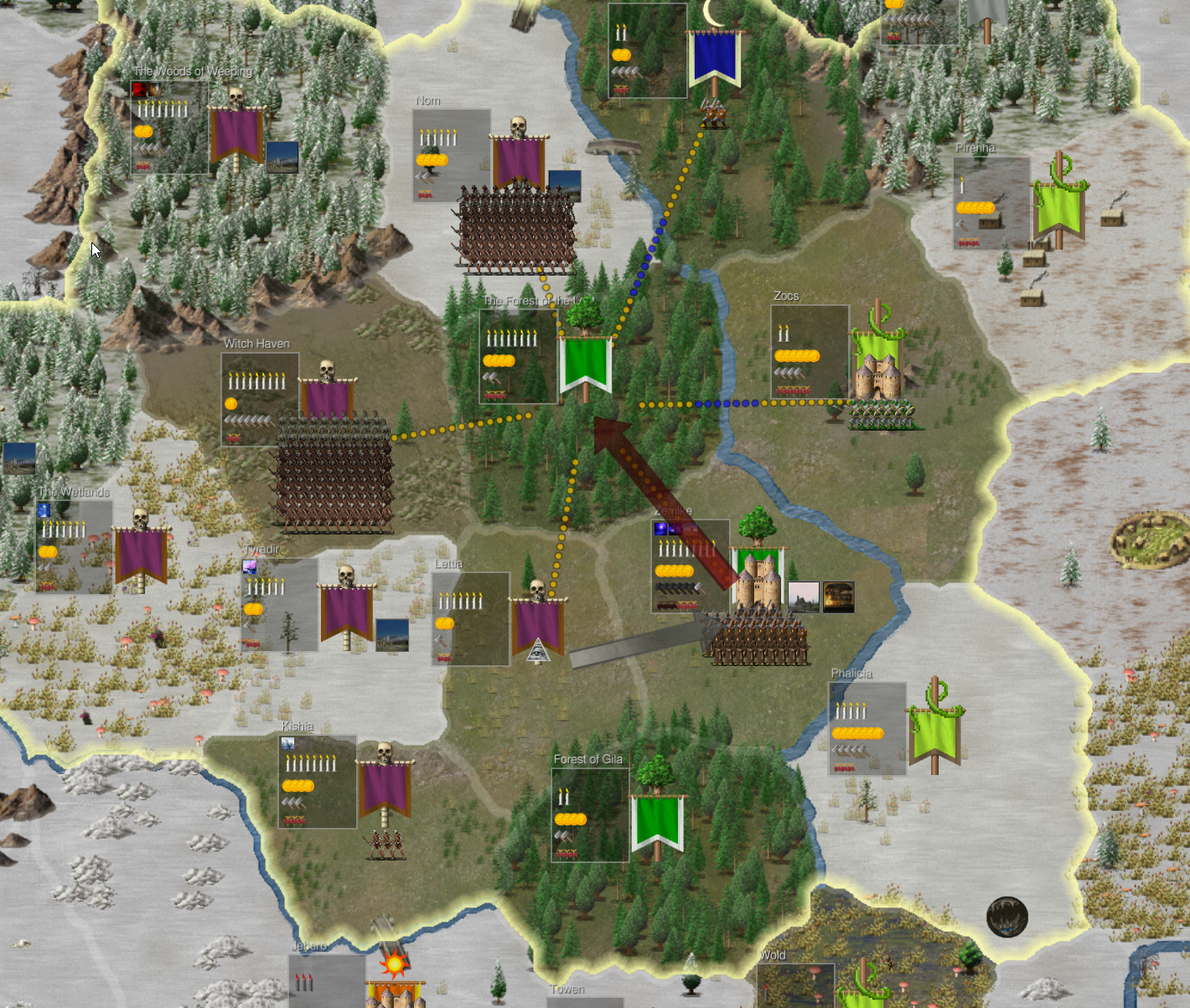Screen dimensions: 1190x1008
Task: Open the Forest of Gila info box
Action: pos(589,814)
